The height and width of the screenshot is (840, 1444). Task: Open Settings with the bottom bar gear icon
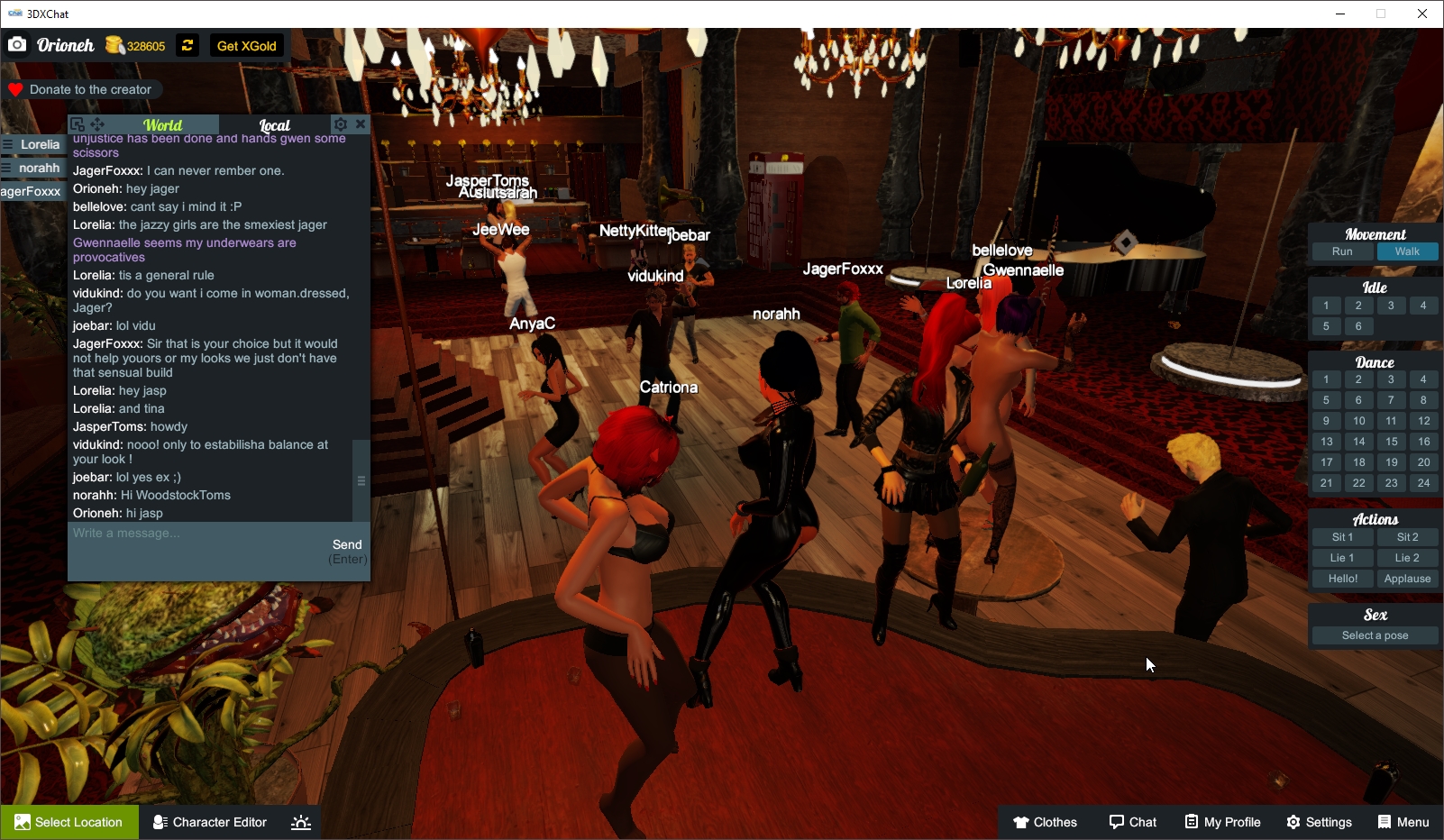coord(1293,822)
